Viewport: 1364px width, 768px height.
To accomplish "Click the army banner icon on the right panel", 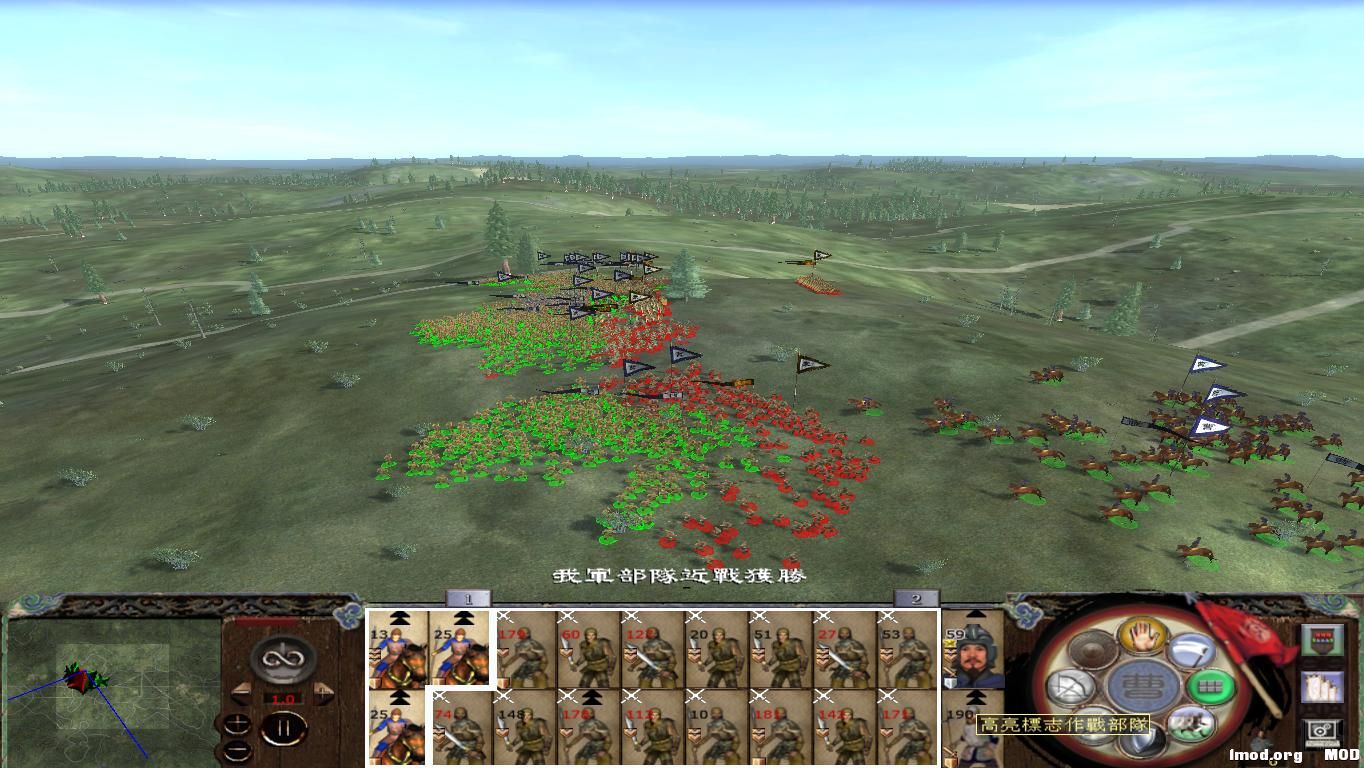I will (1323, 640).
